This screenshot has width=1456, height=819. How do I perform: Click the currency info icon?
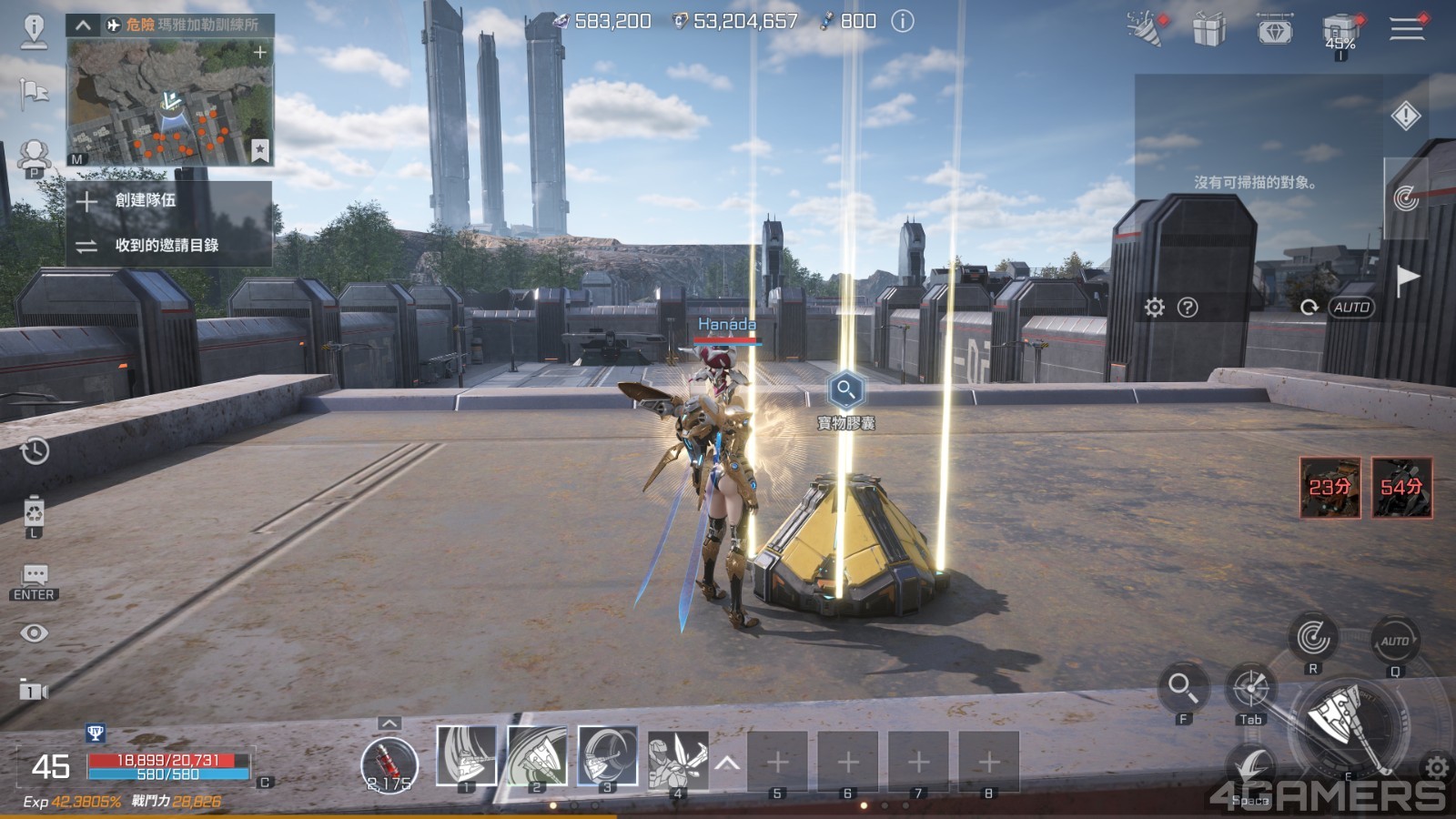point(902,21)
